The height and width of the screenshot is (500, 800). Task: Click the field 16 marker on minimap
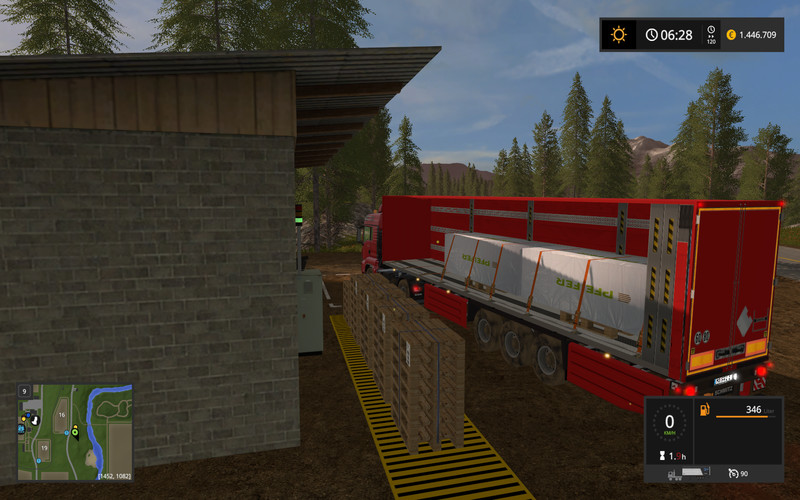61,414
